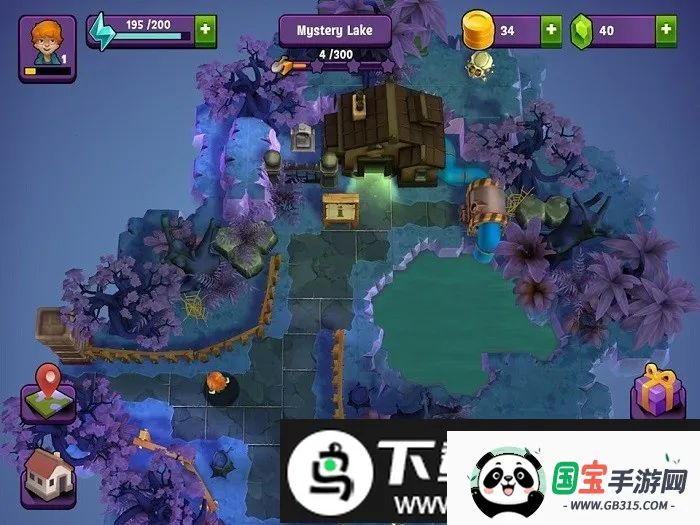Tap the Mystery Lake location banner
This screenshot has width=700, height=525.
pyautogui.click(x=334, y=30)
